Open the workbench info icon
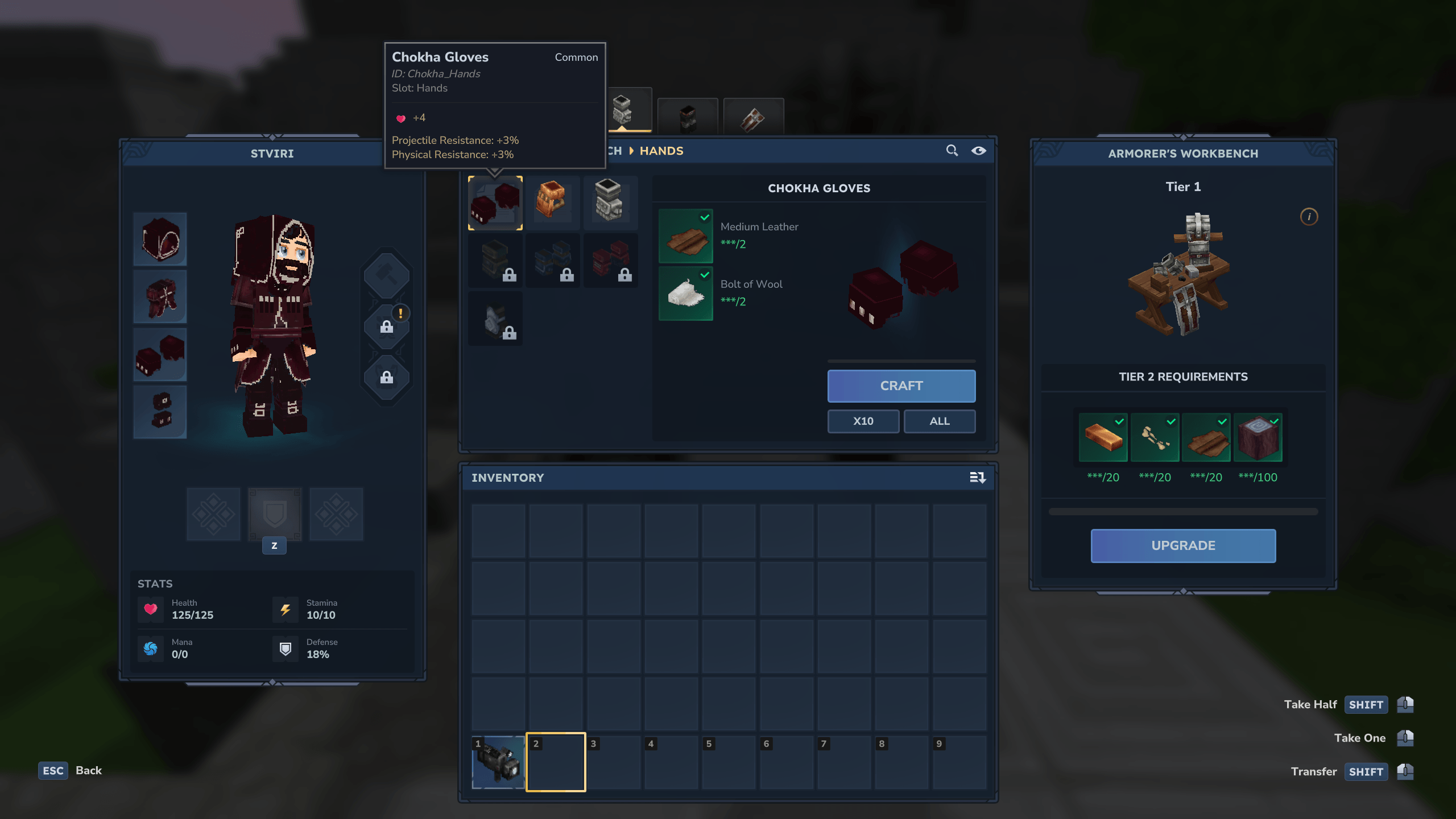 click(1309, 217)
